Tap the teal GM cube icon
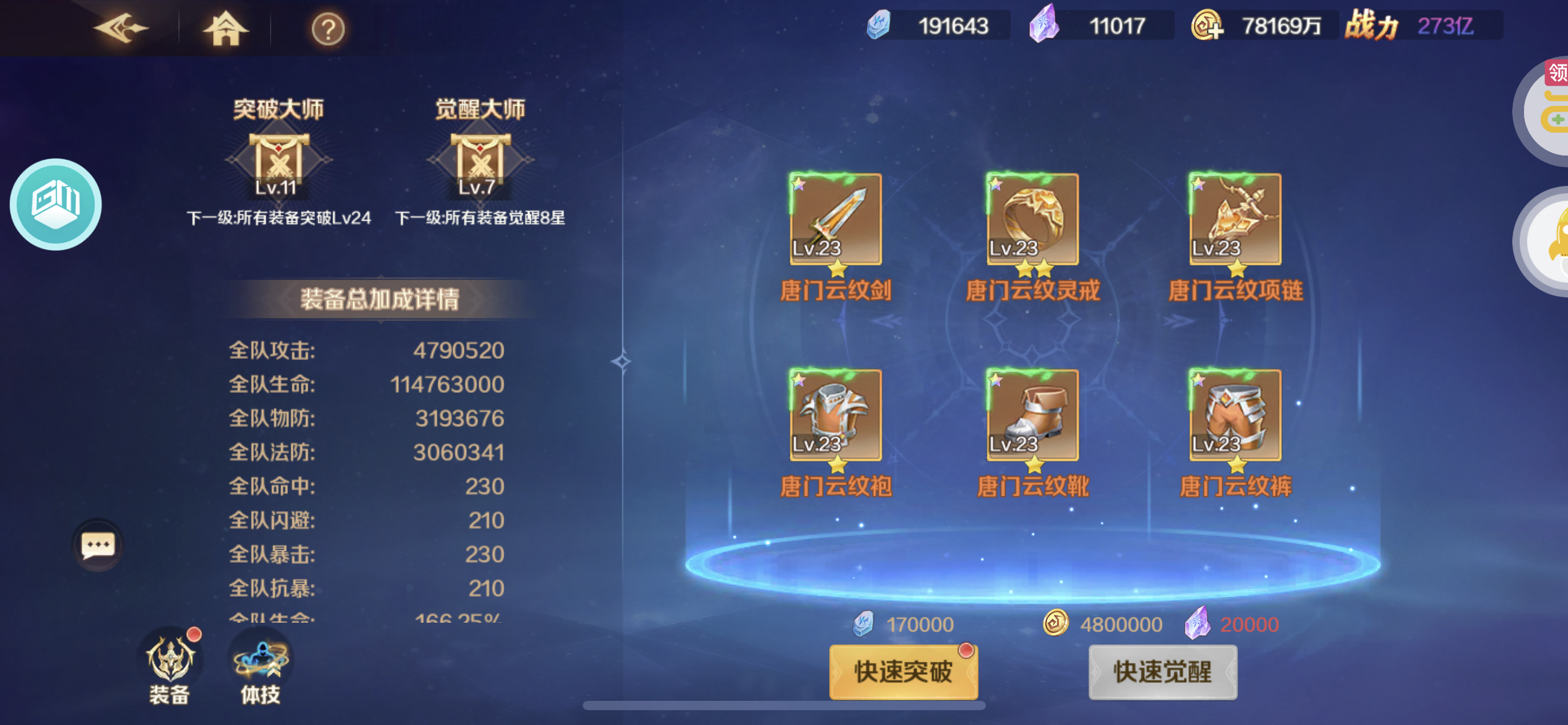Viewport: 1568px width, 725px height. (x=56, y=204)
